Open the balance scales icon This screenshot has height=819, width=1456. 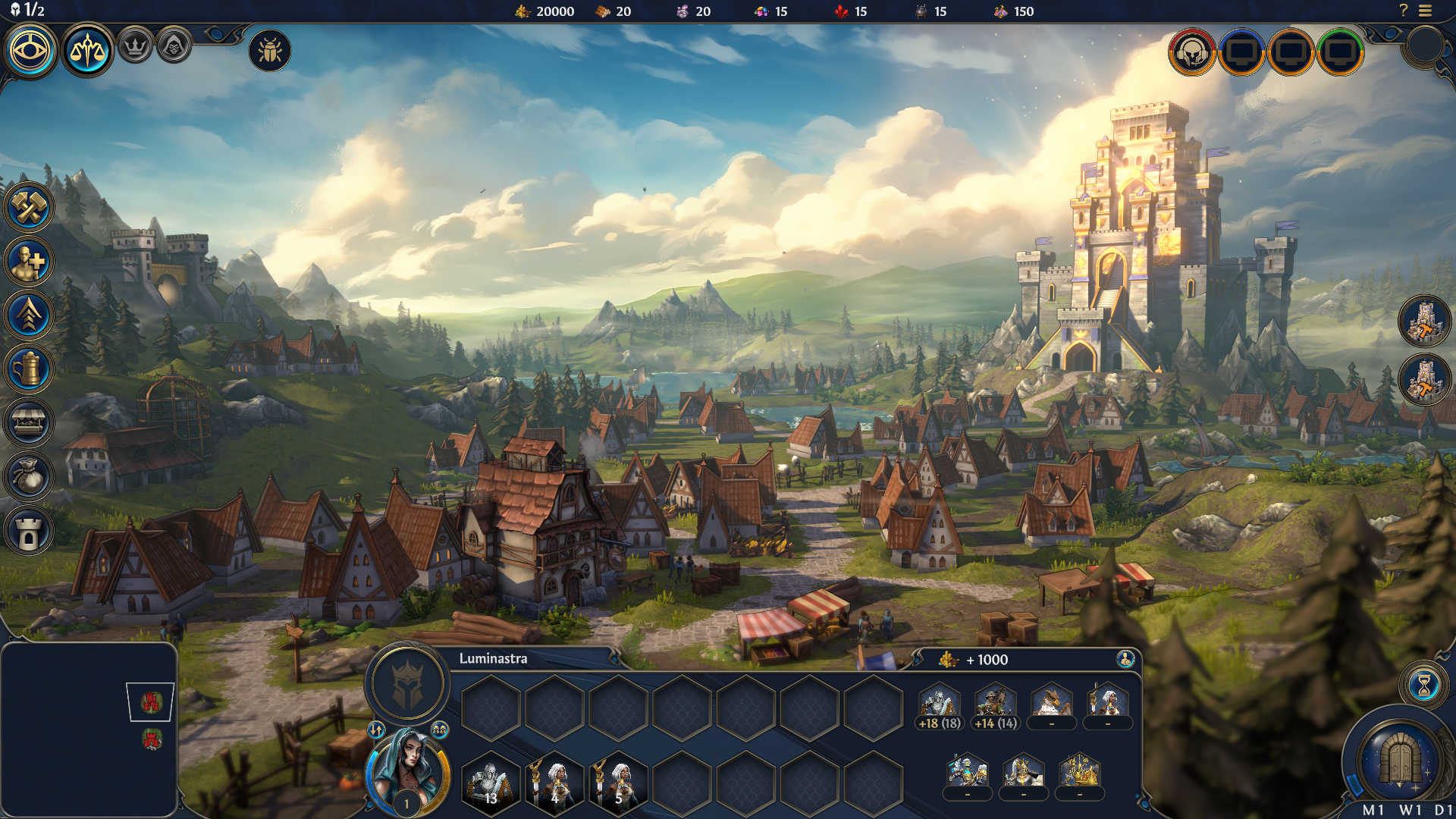click(87, 51)
